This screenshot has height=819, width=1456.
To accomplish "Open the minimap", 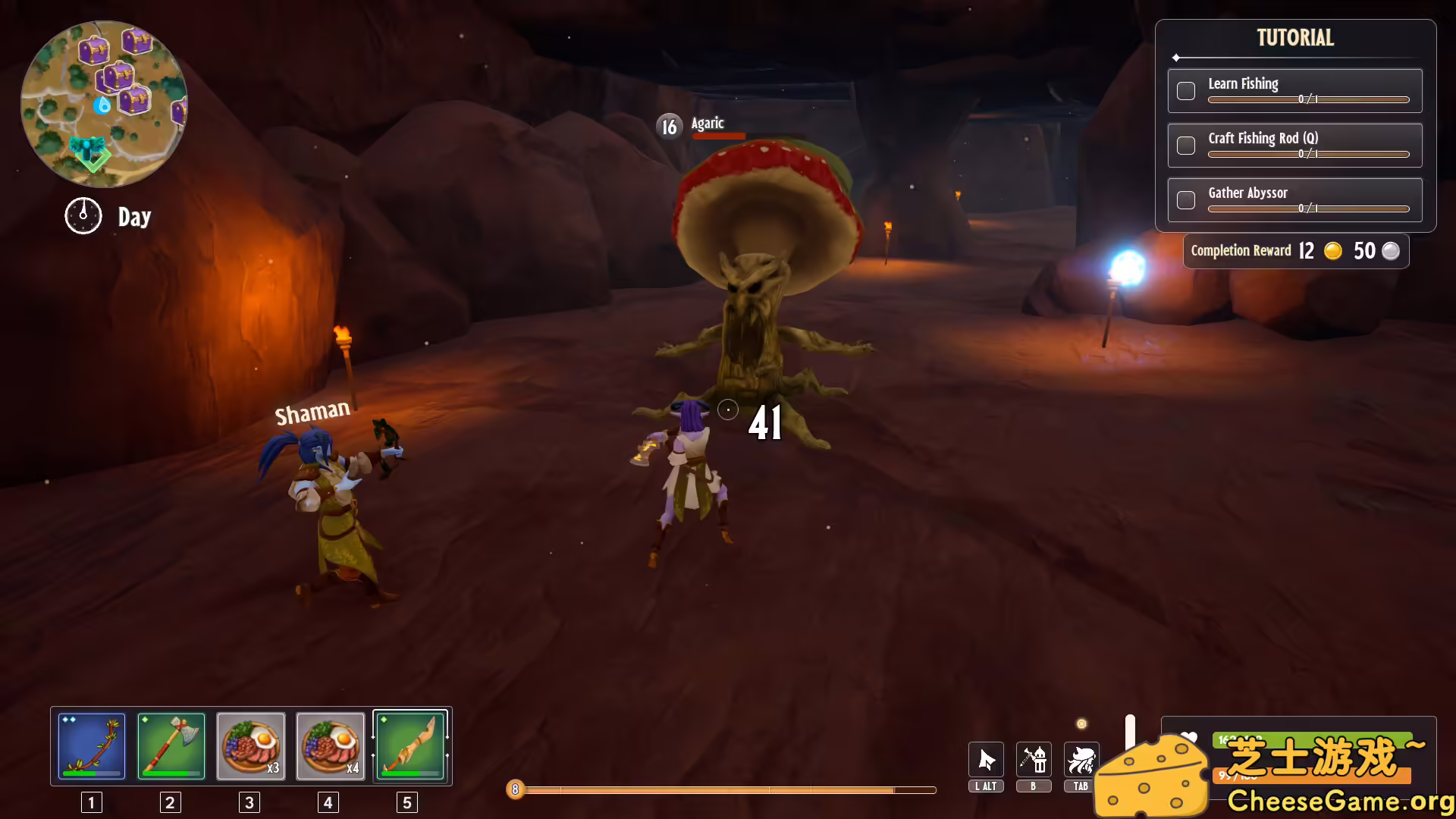I will pos(104,104).
